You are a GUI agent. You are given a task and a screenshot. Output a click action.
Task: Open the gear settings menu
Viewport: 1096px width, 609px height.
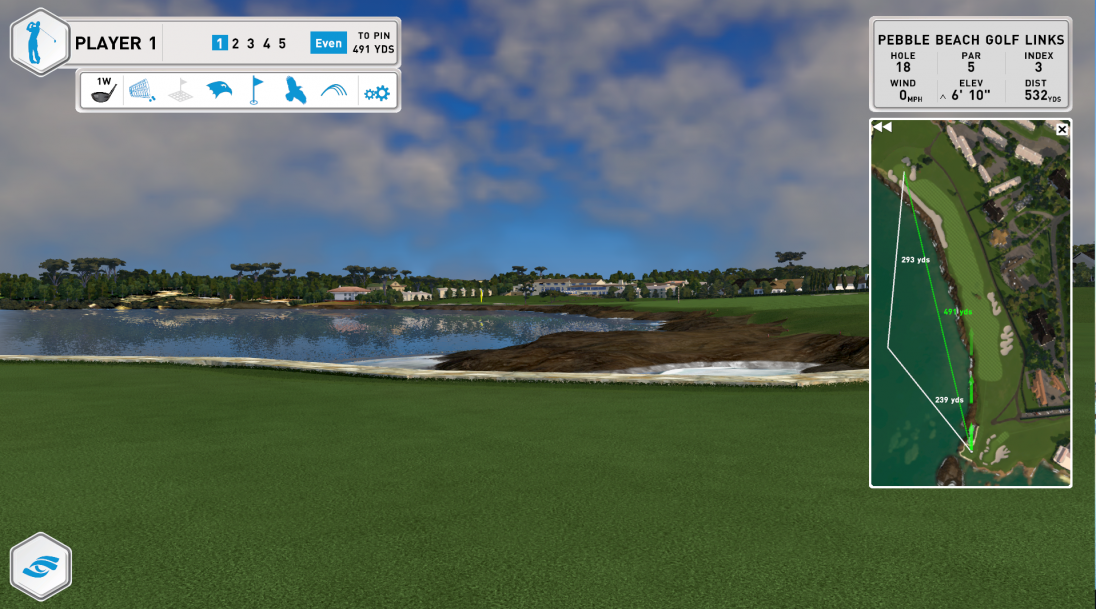point(376,93)
